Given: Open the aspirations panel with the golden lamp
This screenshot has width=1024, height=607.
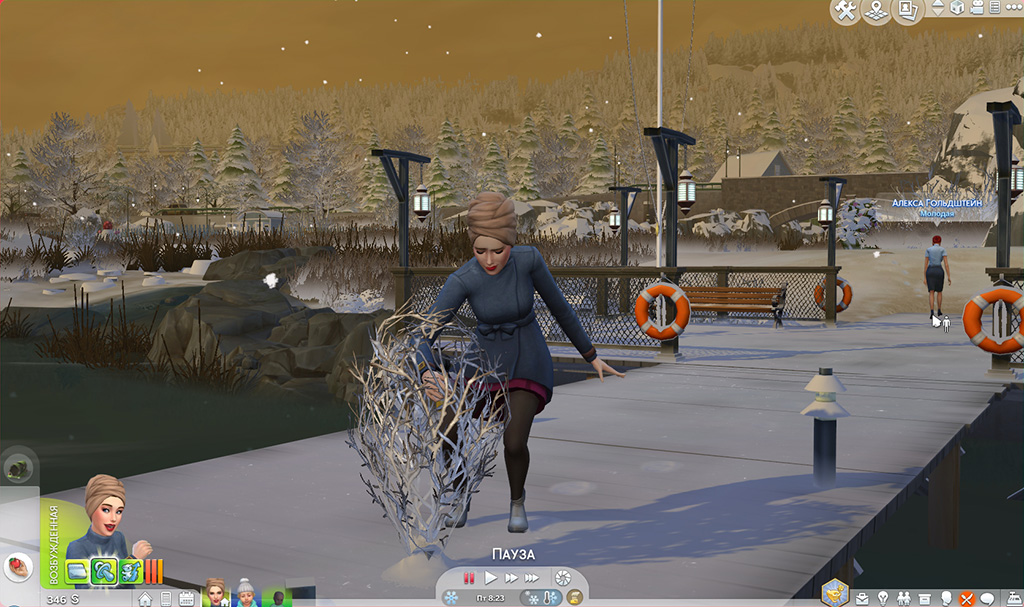Looking at the screenshot, I should (x=834, y=594).
